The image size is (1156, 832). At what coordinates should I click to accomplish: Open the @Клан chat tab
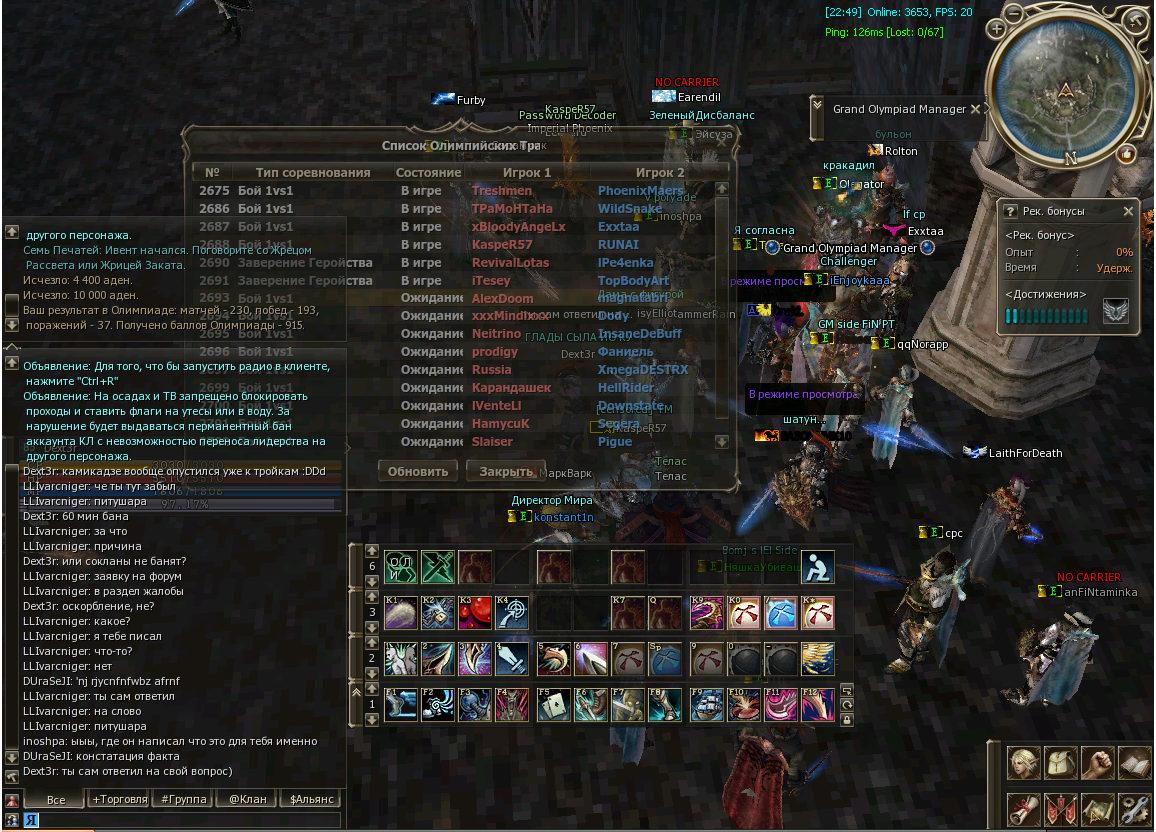tap(247, 799)
